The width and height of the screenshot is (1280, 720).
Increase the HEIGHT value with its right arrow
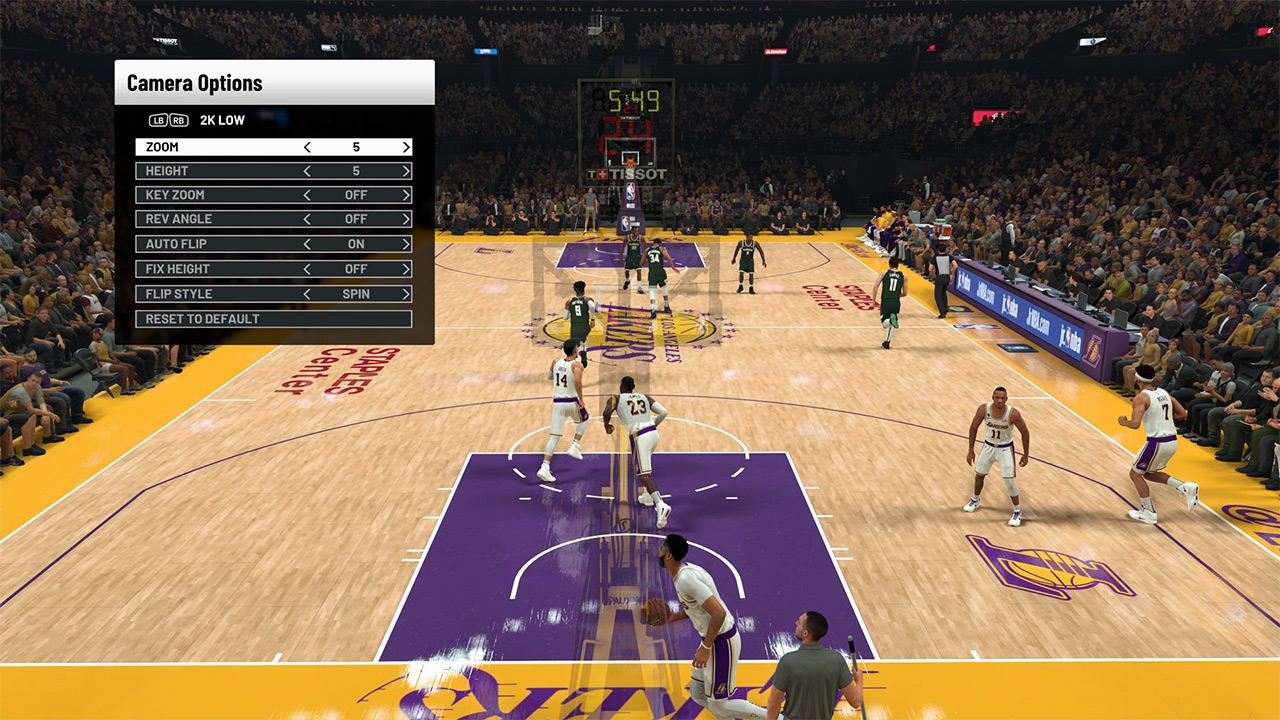pyautogui.click(x=405, y=170)
